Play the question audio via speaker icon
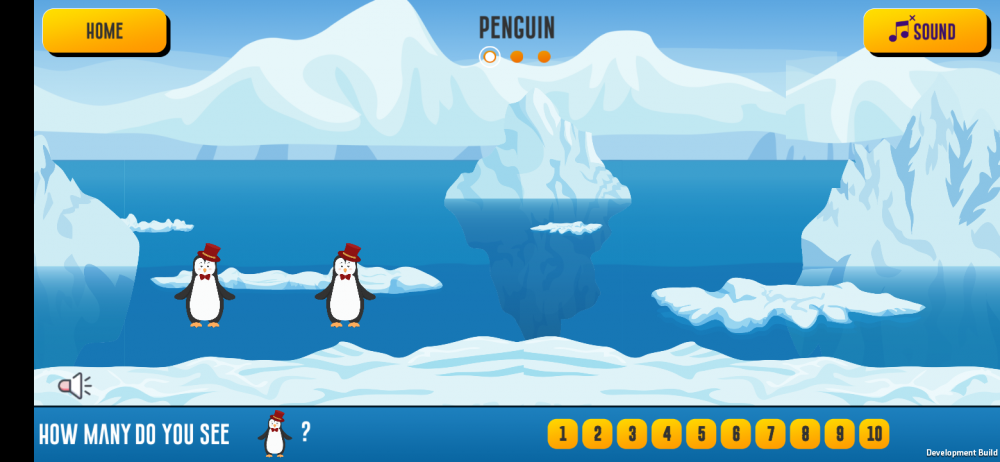The image size is (1000, 462). tap(74, 385)
